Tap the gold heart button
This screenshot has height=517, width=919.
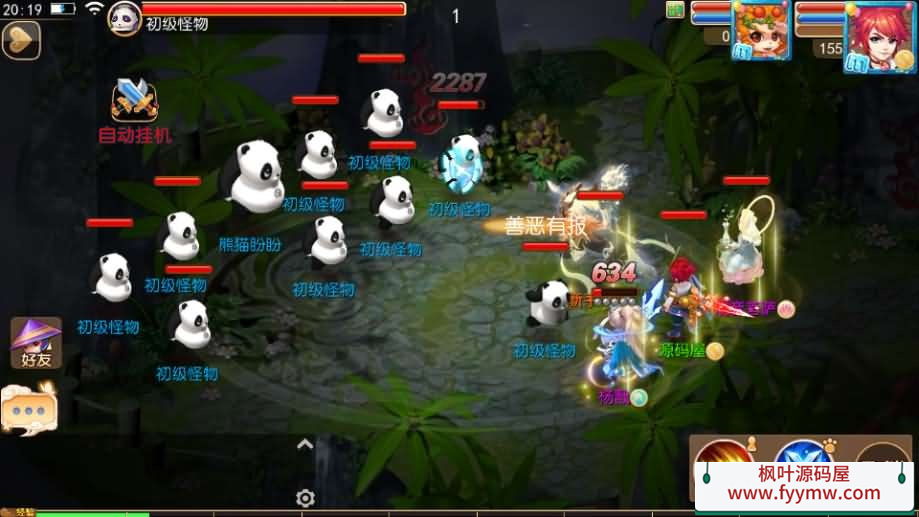(x=20, y=40)
